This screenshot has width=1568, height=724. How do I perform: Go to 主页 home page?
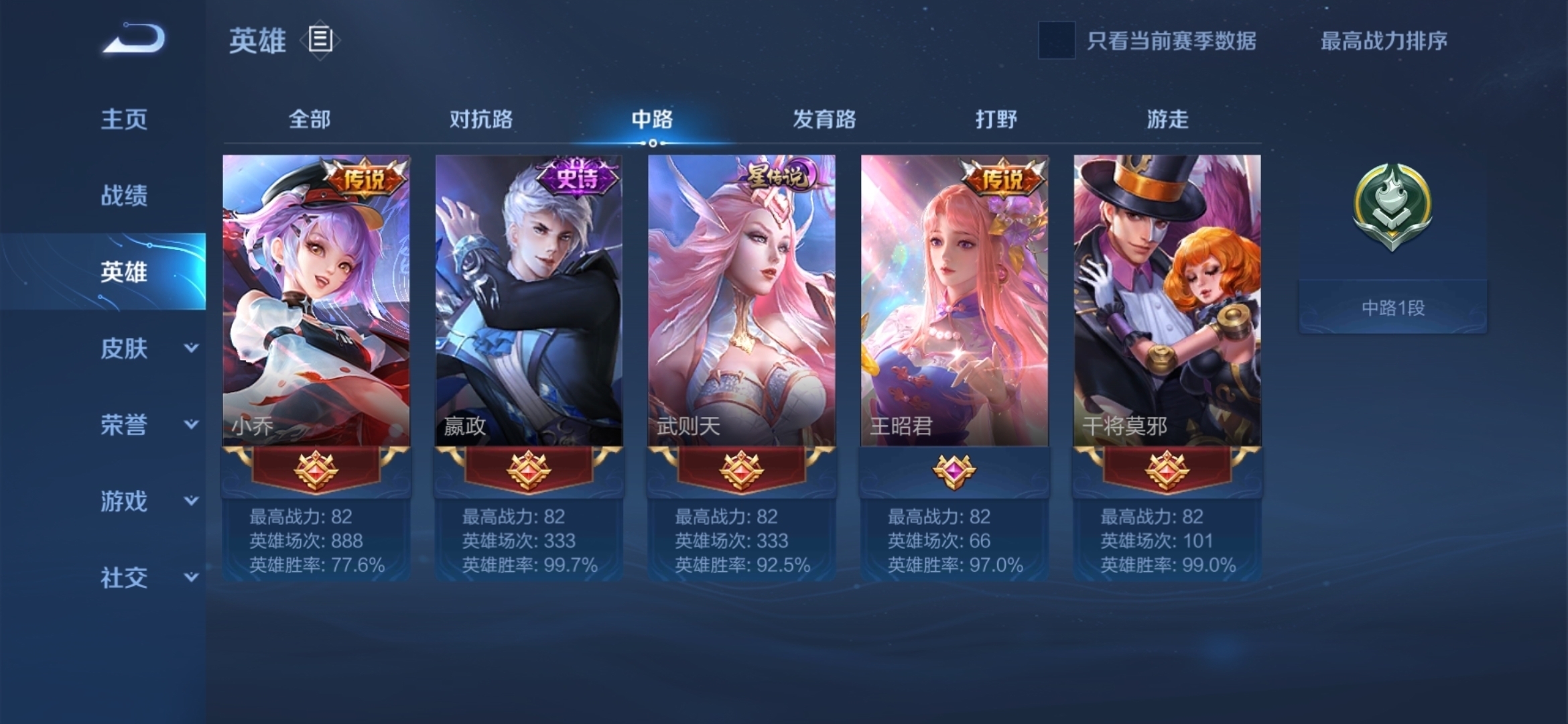coord(123,119)
